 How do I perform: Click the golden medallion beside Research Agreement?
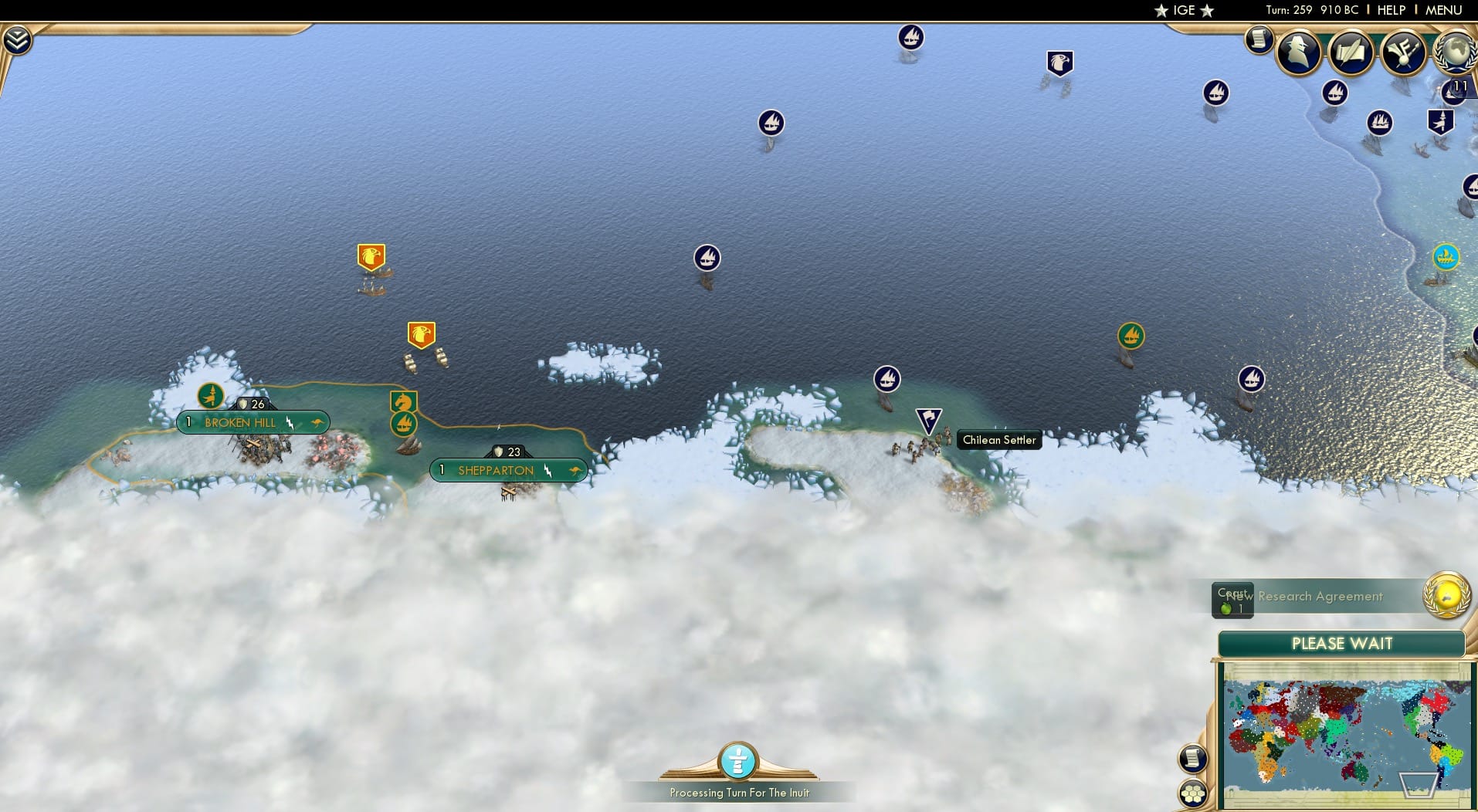tap(1447, 597)
